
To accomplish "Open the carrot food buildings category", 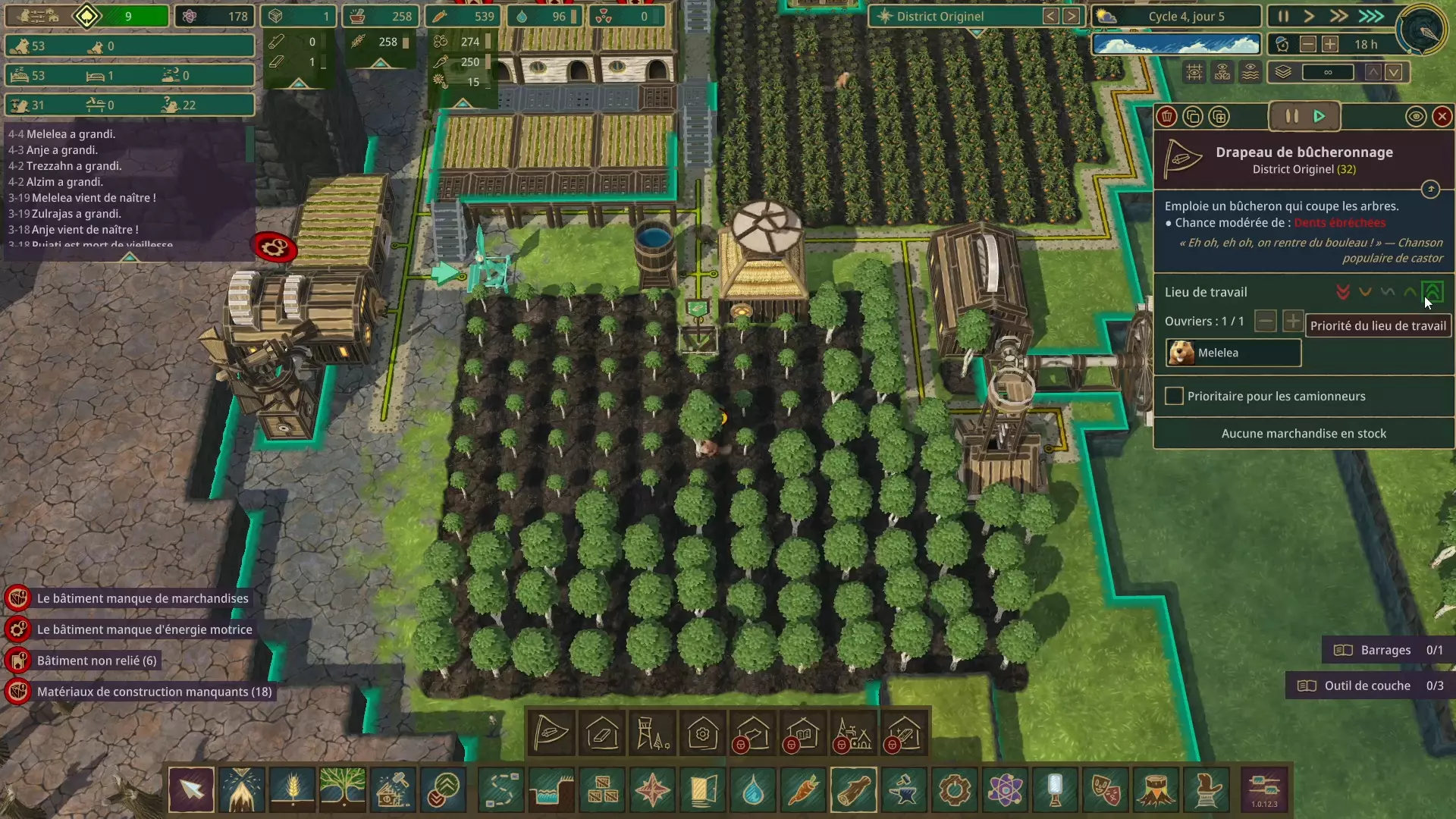I will pos(803,790).
